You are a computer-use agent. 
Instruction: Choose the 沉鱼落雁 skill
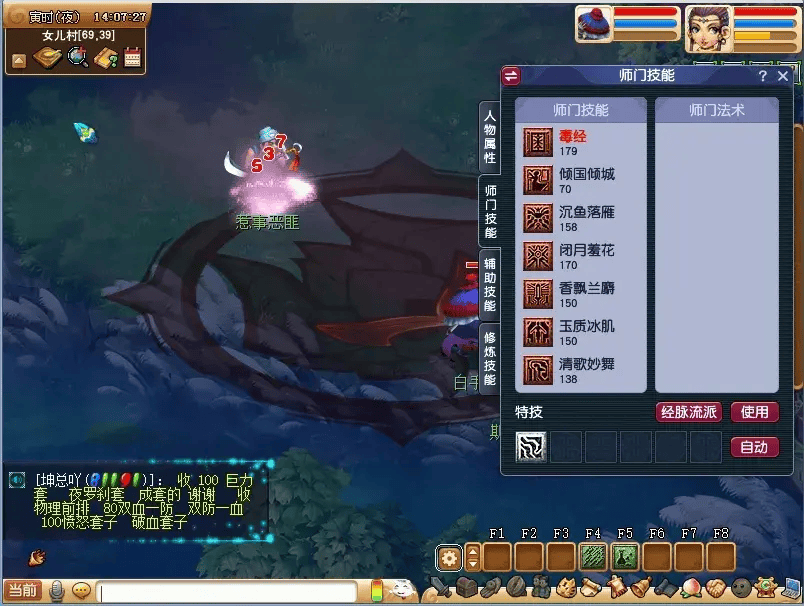click(x=582, y=219)
